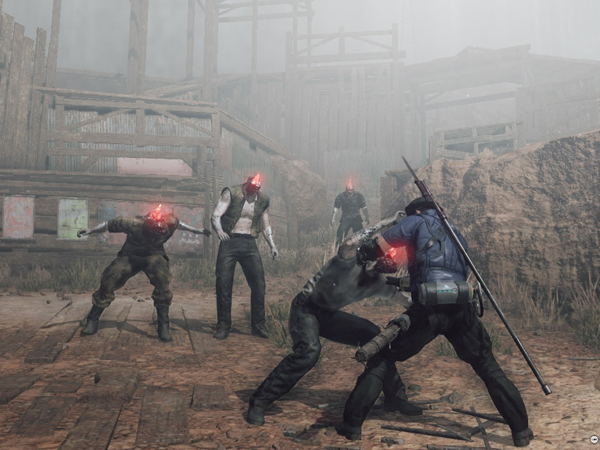Click the small circular arrow icon

(593, 441)
